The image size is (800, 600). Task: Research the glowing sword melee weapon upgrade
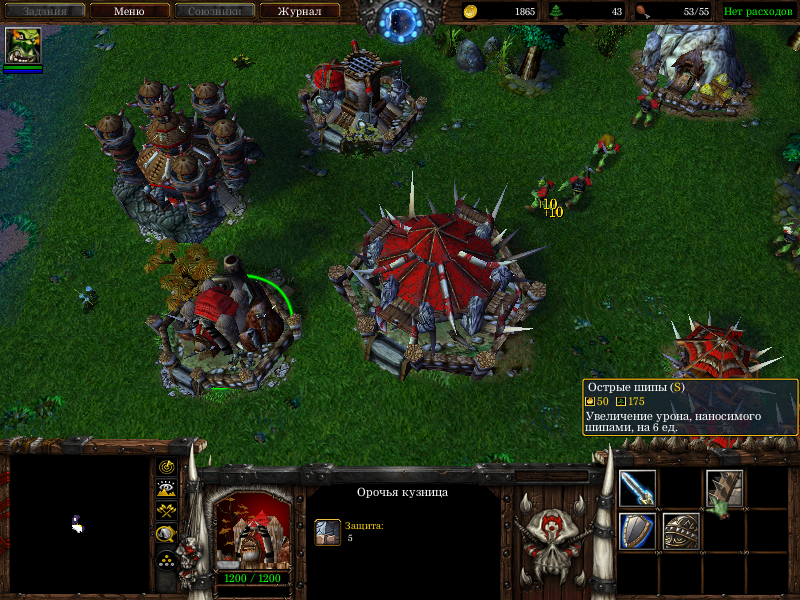tap(637, 488)
